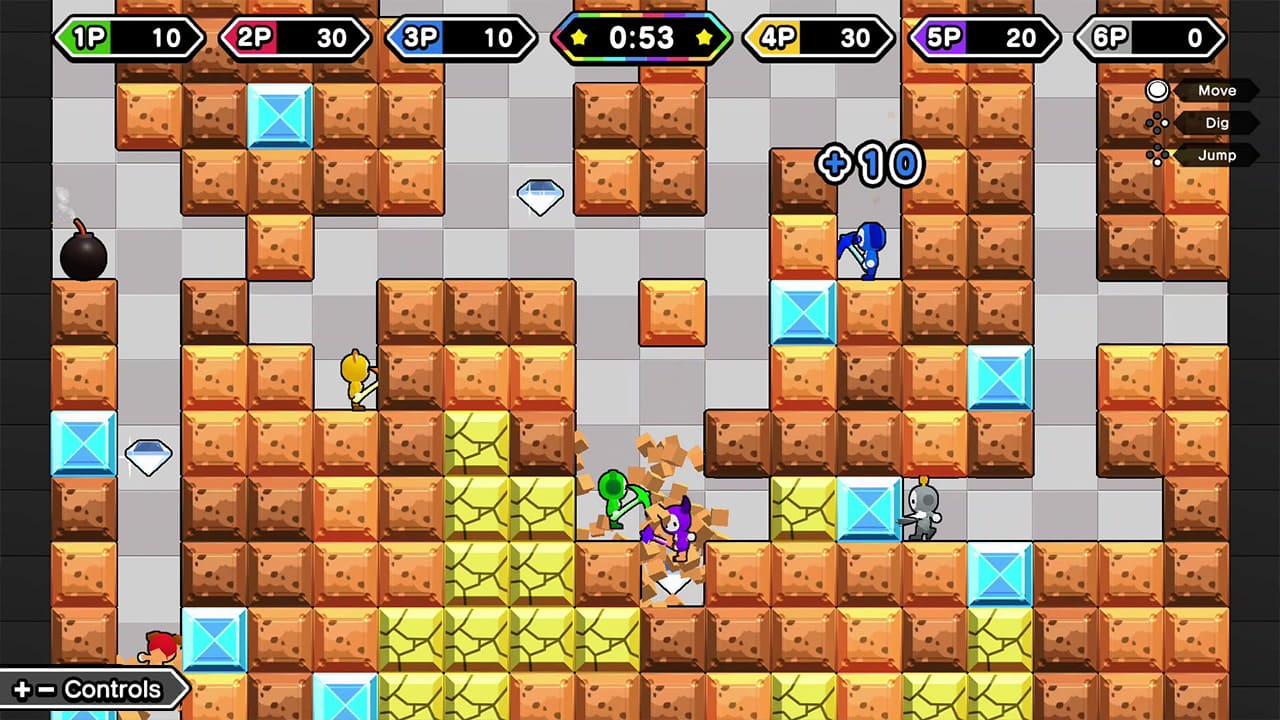Toggle the 4P score badge
The width and height of the screenshot is (1280, 720).
[x=818, y=38]
